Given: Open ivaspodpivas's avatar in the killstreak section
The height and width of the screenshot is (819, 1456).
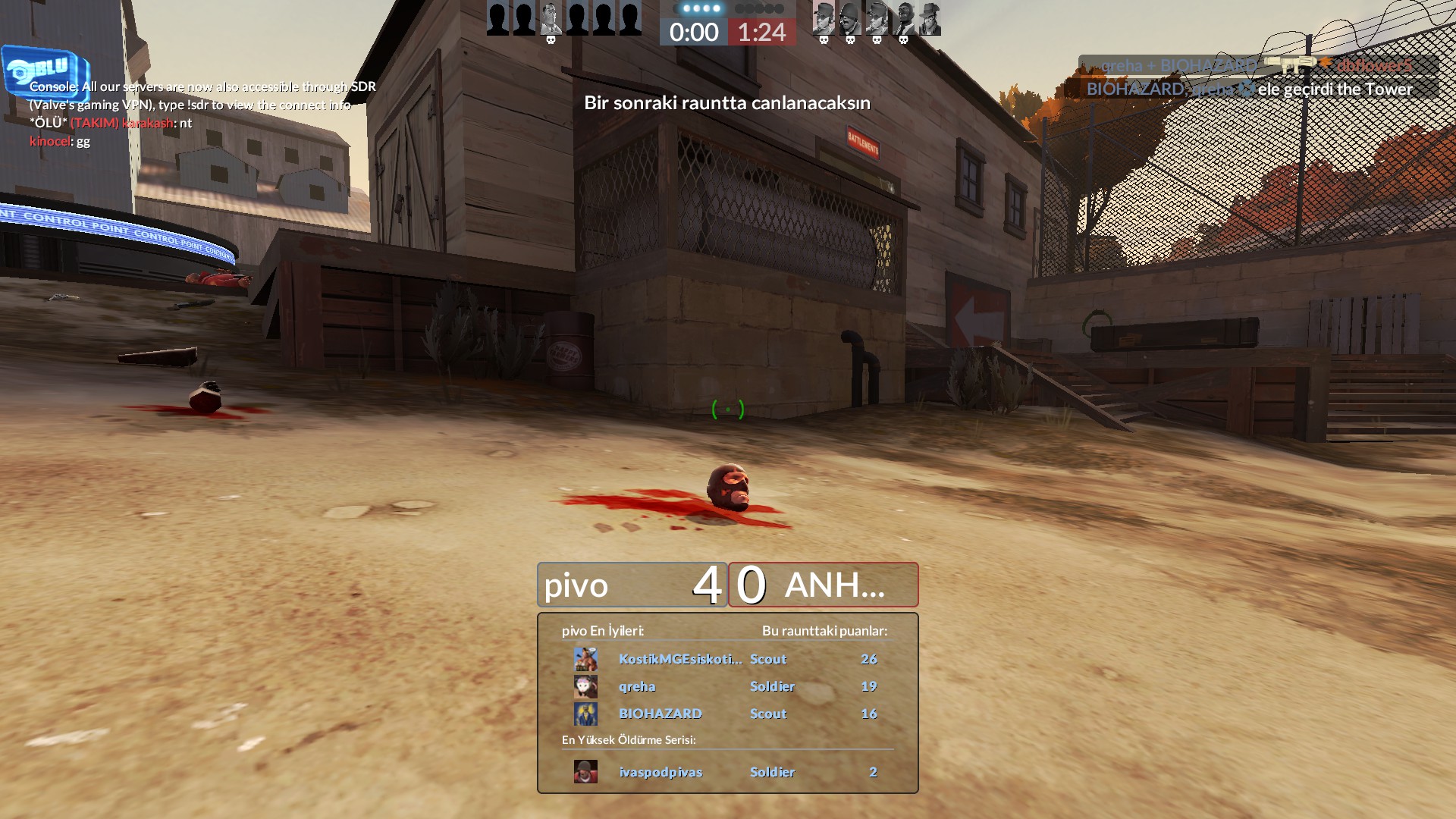Looking at the screenshot, I should [585, 772].
